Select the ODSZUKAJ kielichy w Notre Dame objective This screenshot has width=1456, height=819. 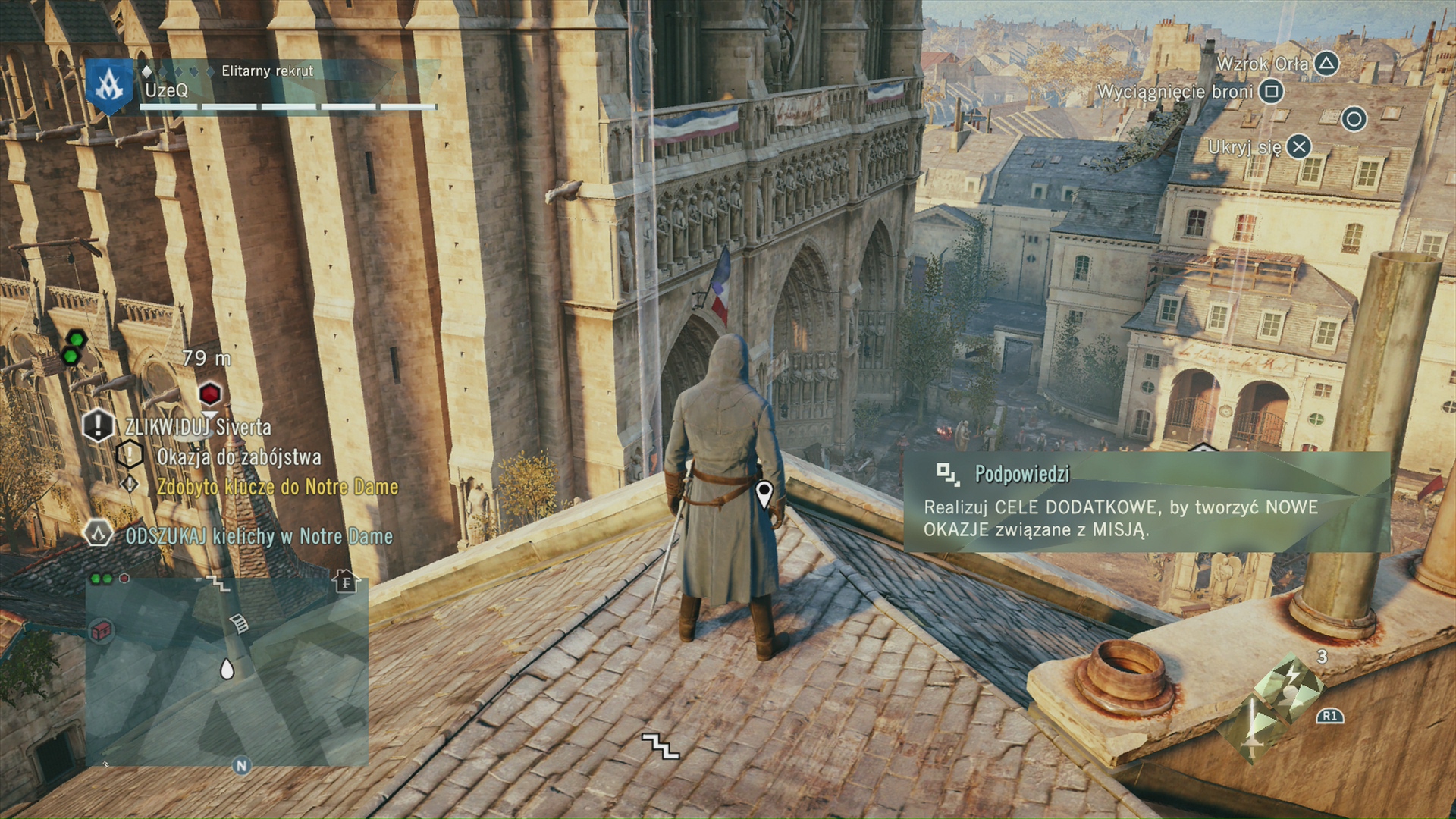click(x=259, y=537)
